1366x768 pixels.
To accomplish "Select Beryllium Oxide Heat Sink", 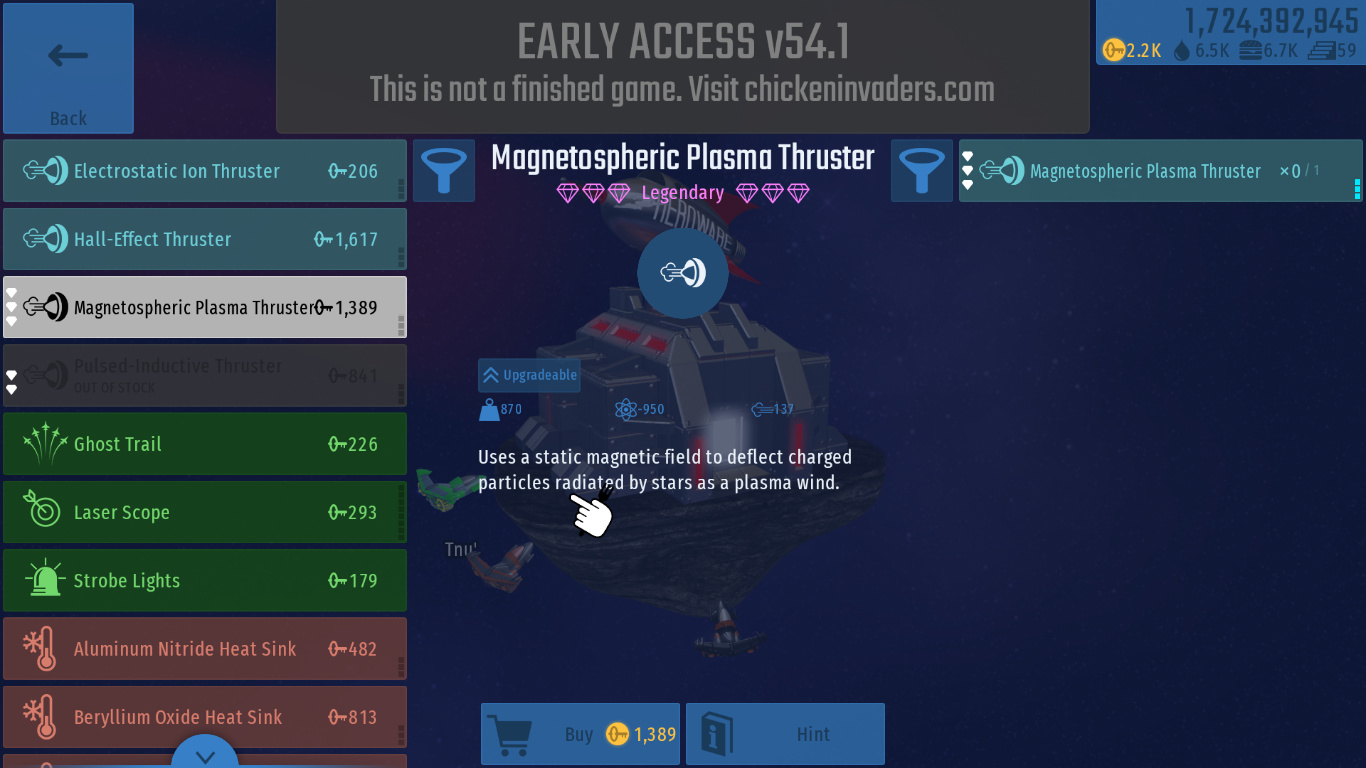I will click(x=205, y=717).
